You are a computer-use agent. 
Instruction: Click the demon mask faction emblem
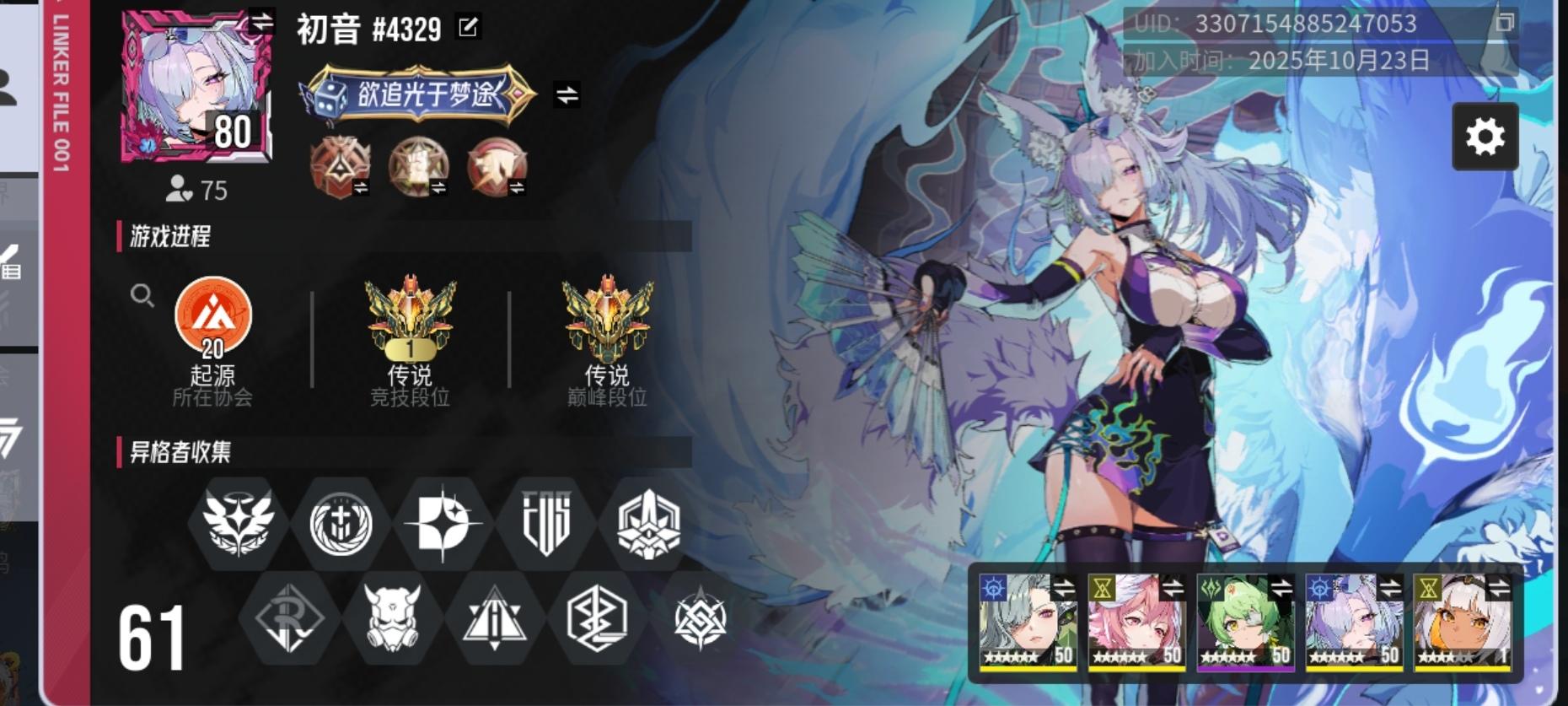point(393,620)
